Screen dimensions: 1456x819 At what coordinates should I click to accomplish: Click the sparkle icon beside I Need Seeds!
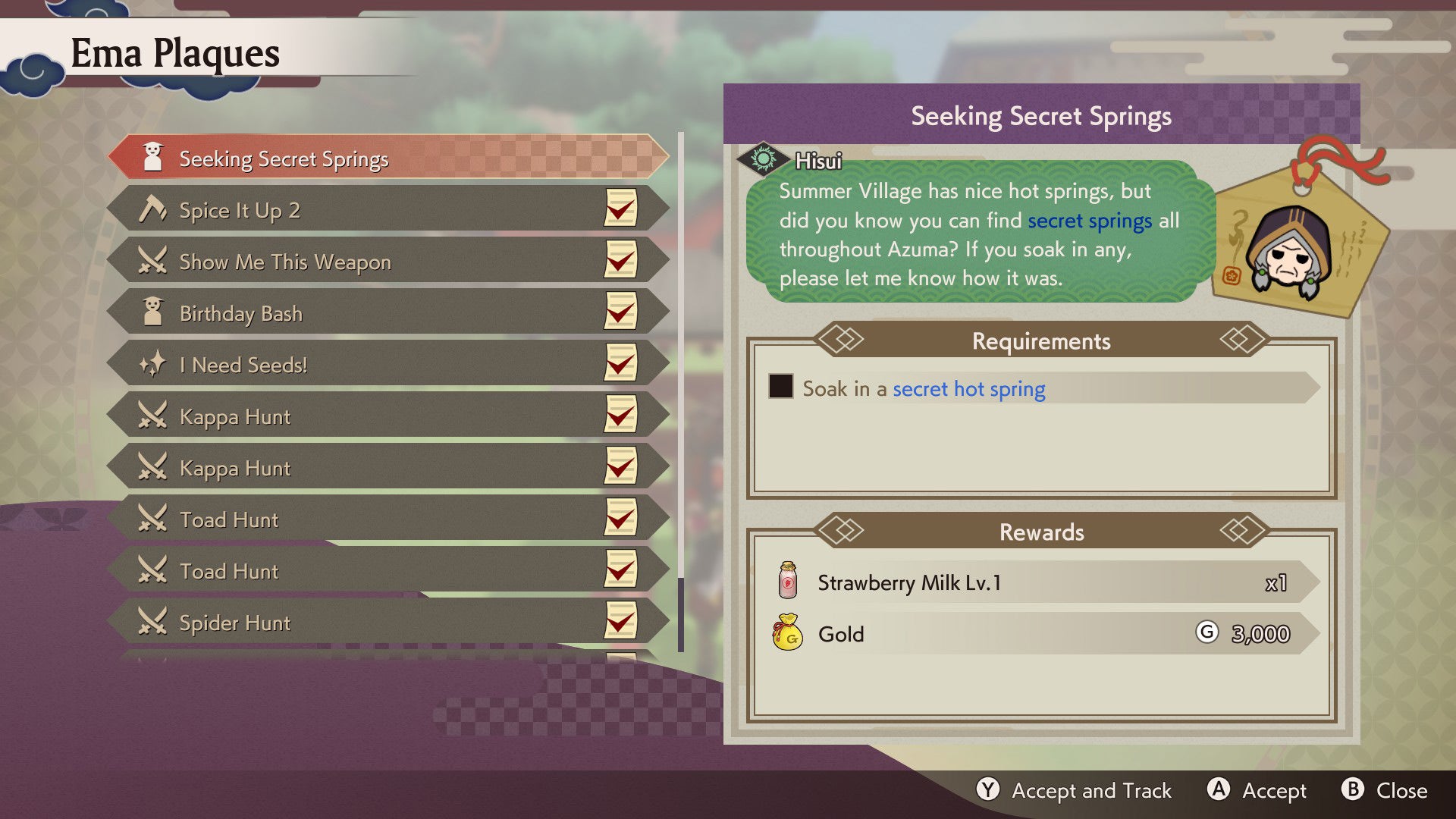pyautogui.click(x=155, y=364)
